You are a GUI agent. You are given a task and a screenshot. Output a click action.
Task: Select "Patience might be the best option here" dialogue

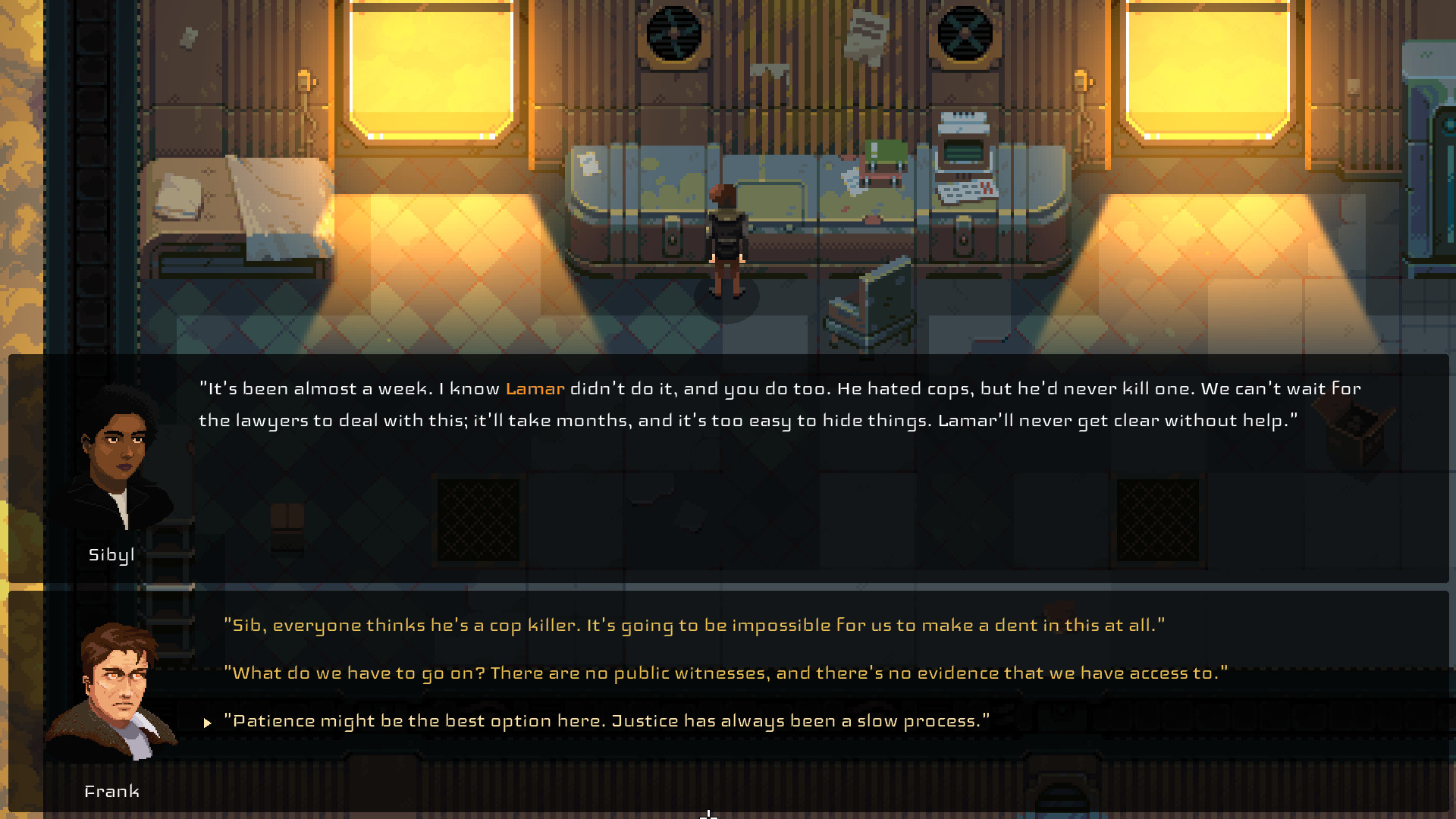[607, 720]
